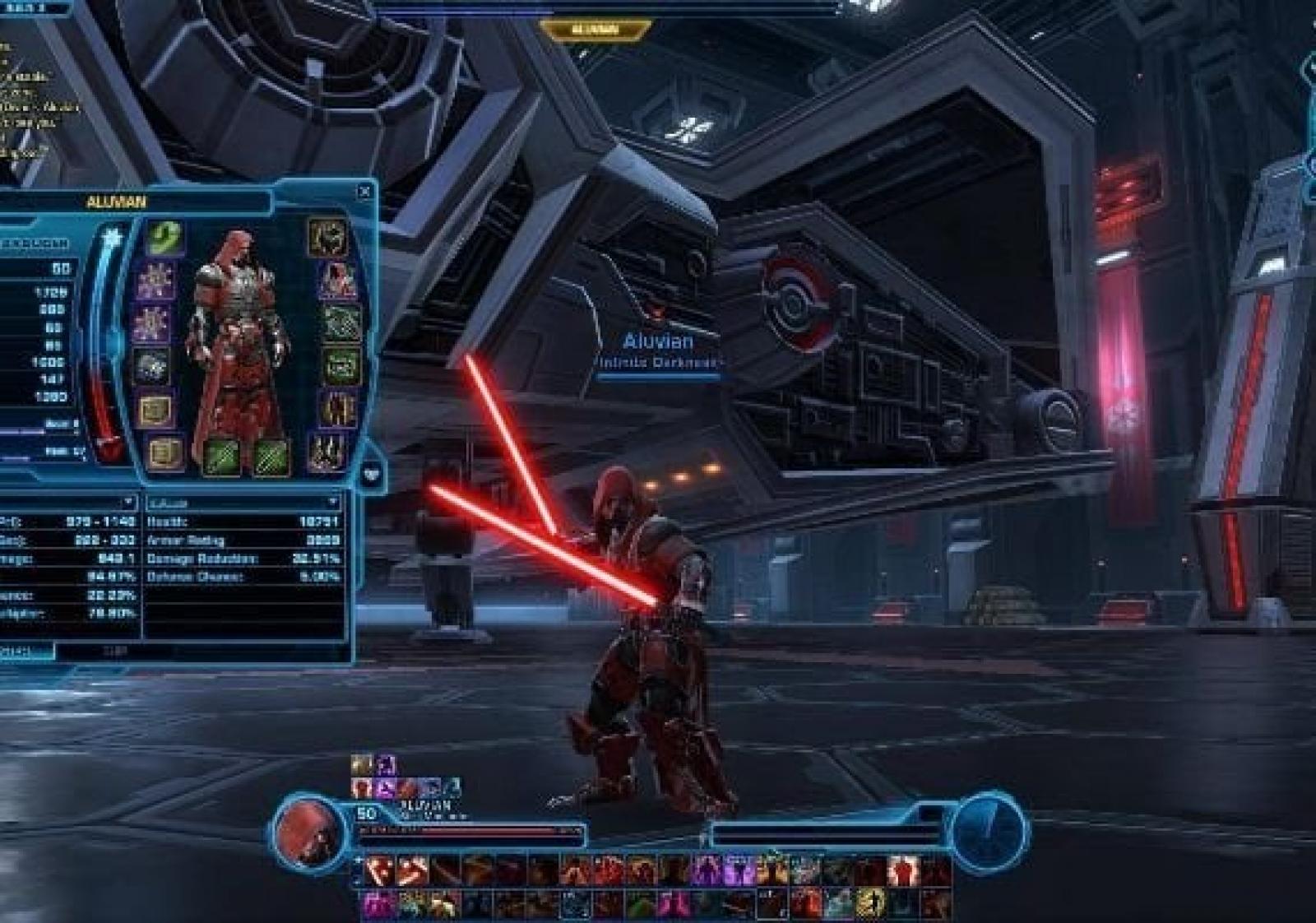Image resolution: width=1316 pixels, height=923 pixels.
Task: Close the Aluvian character sheet
Action: point(364,192)
